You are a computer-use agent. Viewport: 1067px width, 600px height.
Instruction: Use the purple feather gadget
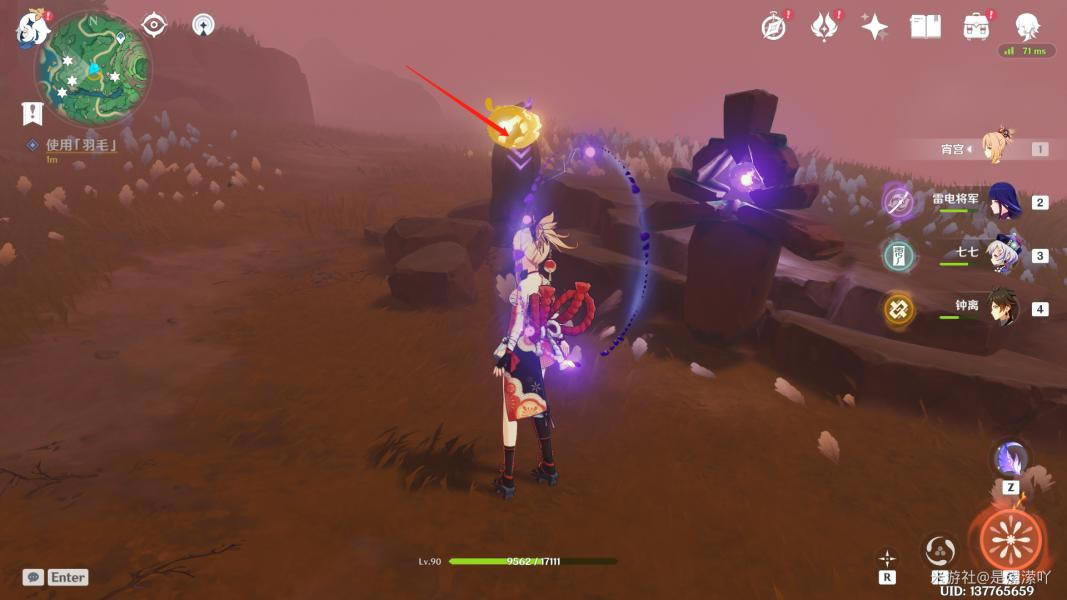point(1010,460)
